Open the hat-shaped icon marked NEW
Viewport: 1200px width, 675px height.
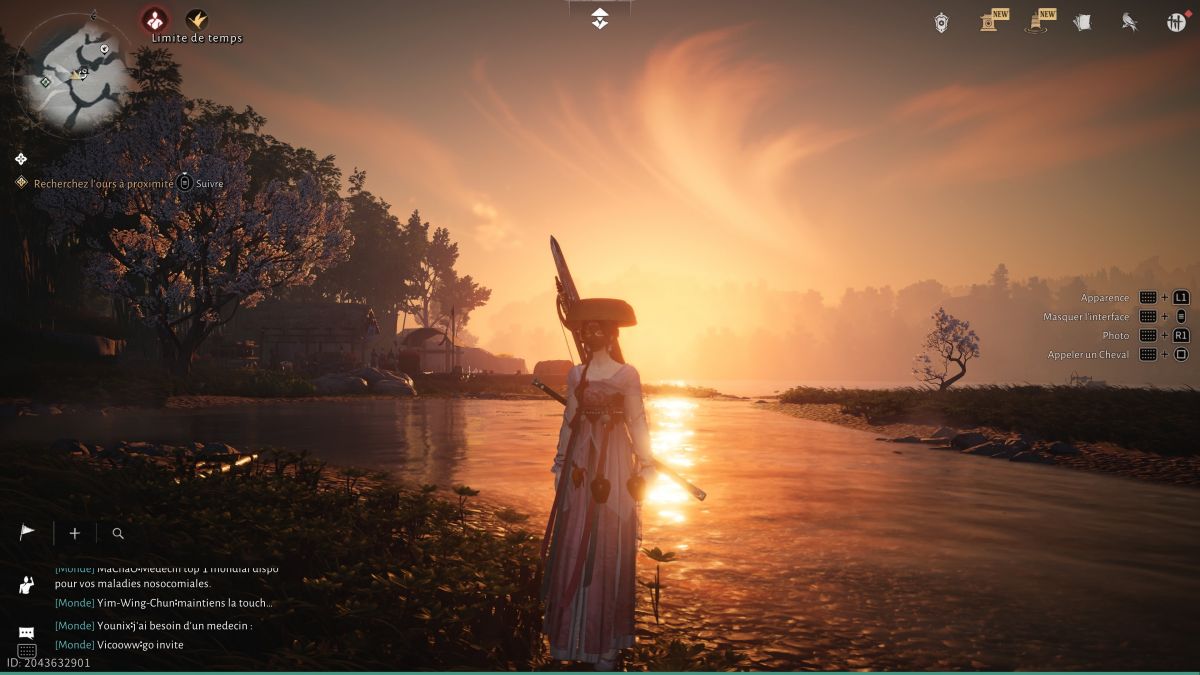tap(1036, 22)
